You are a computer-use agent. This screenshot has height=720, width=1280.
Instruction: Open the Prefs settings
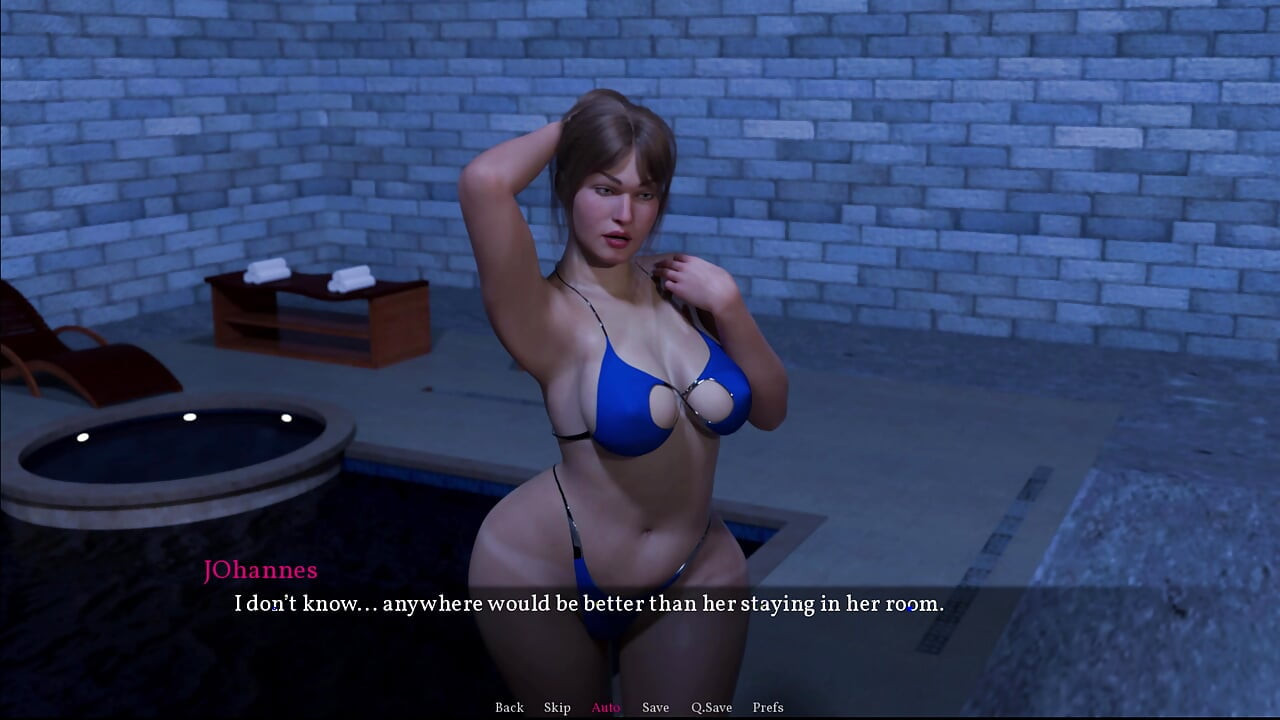tap(768, 707)
